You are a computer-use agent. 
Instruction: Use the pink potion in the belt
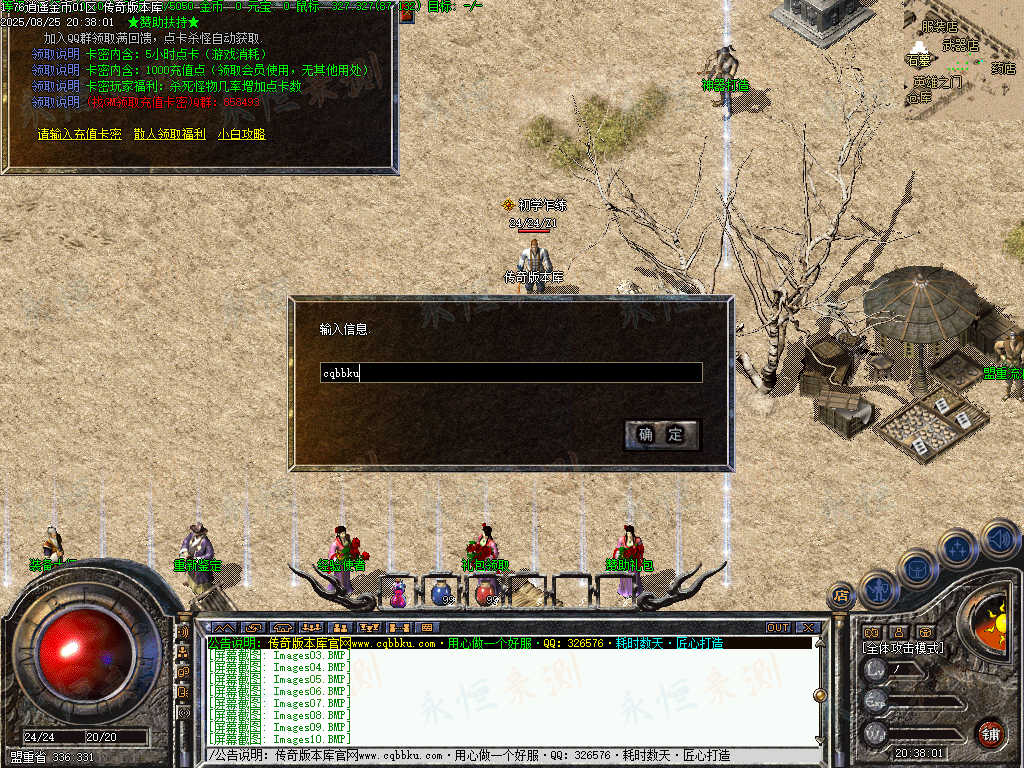[399, 594]
